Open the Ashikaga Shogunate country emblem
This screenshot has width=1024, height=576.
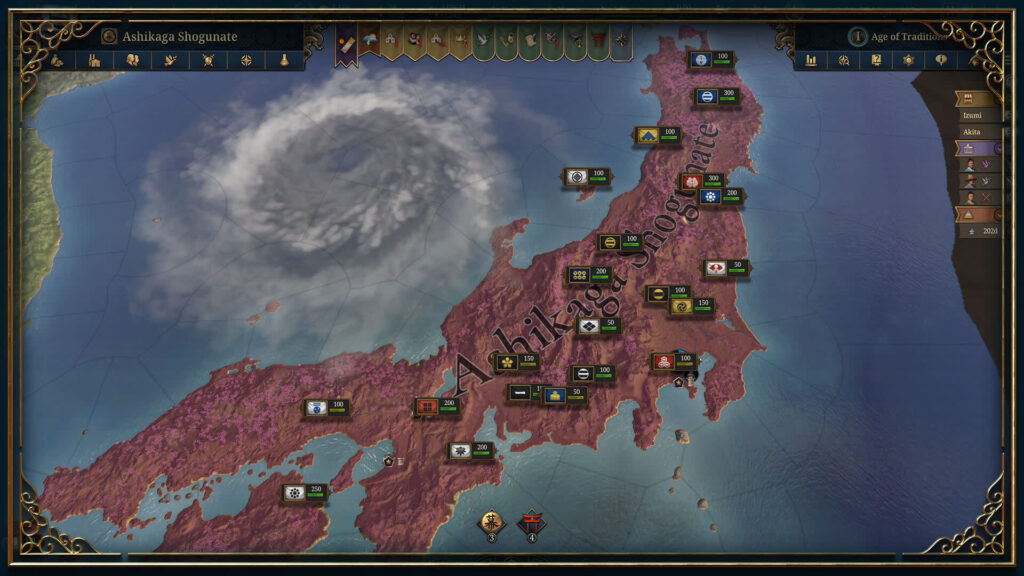(x=109, y=37)
